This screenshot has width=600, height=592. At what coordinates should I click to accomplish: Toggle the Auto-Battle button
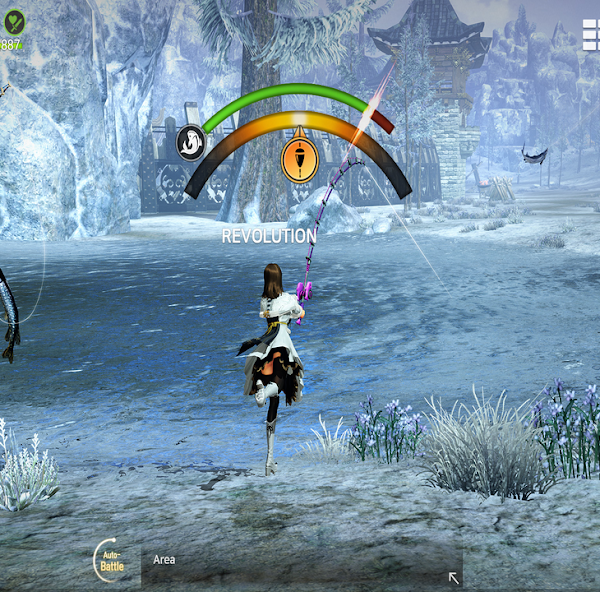(112, 561)
